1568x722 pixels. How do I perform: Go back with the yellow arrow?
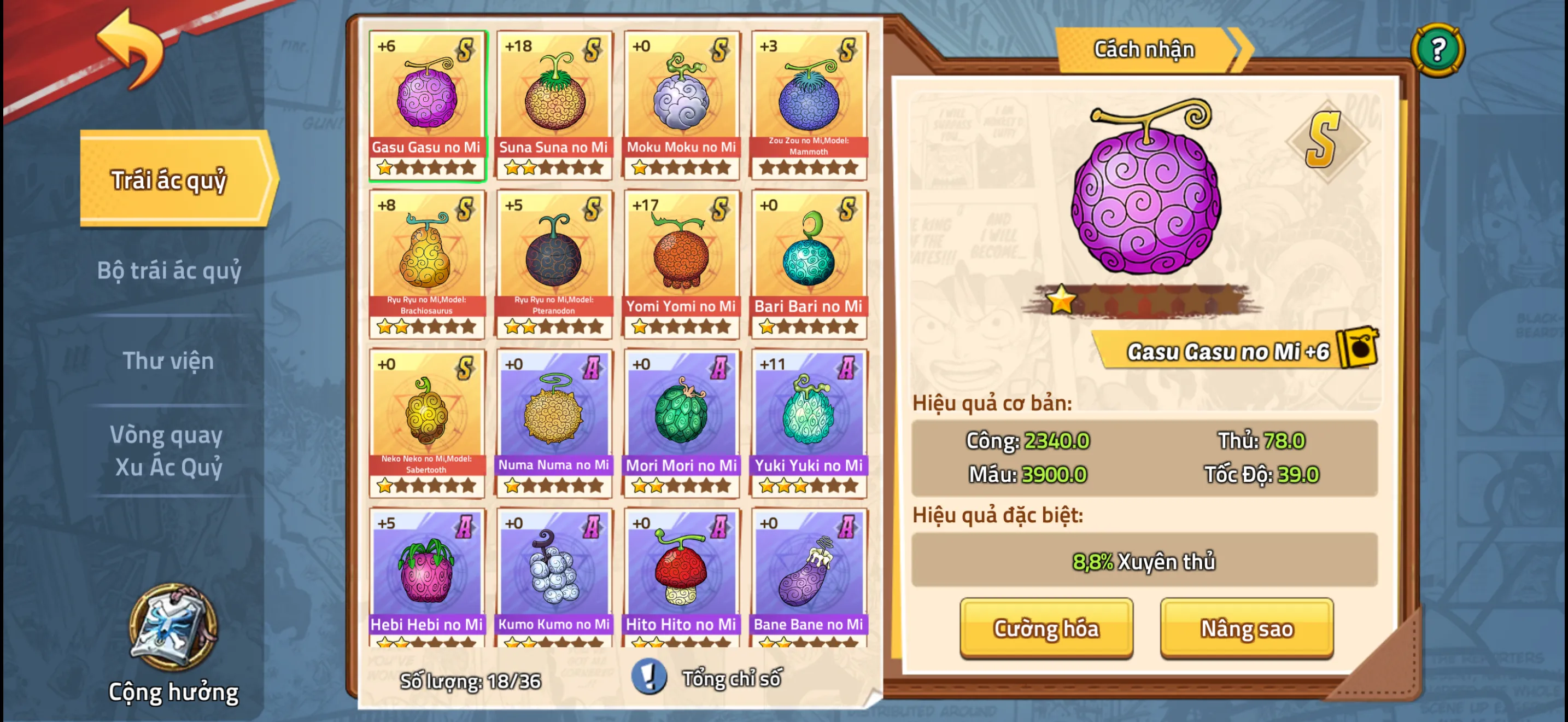(131, 49)
